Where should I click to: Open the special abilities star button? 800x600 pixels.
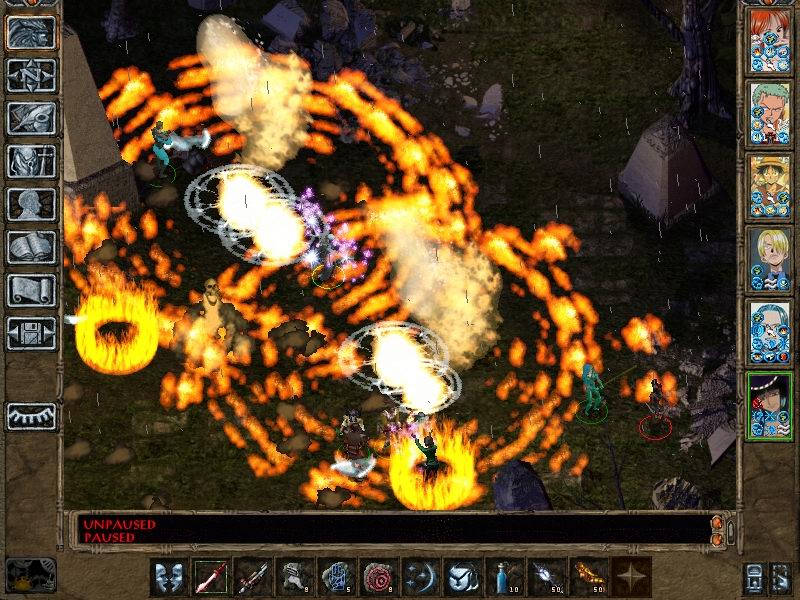[x=631, y=577]
